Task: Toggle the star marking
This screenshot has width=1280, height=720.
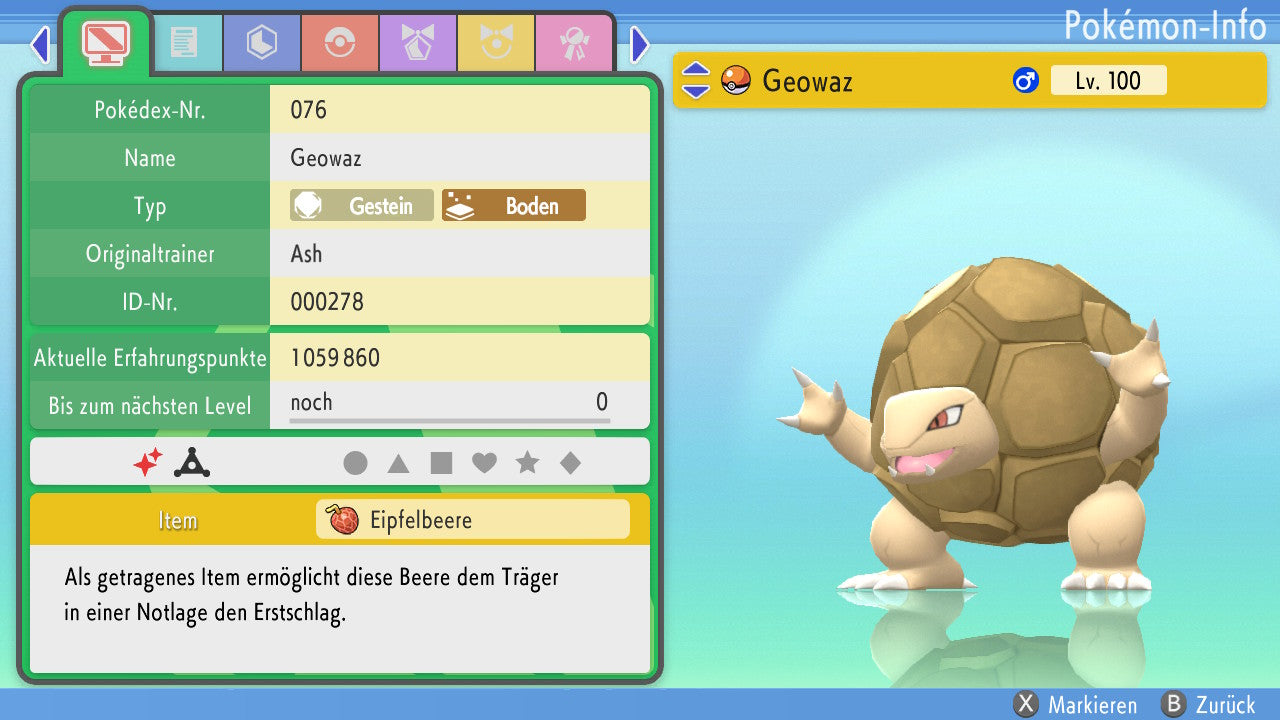Action: coord(527,463)
